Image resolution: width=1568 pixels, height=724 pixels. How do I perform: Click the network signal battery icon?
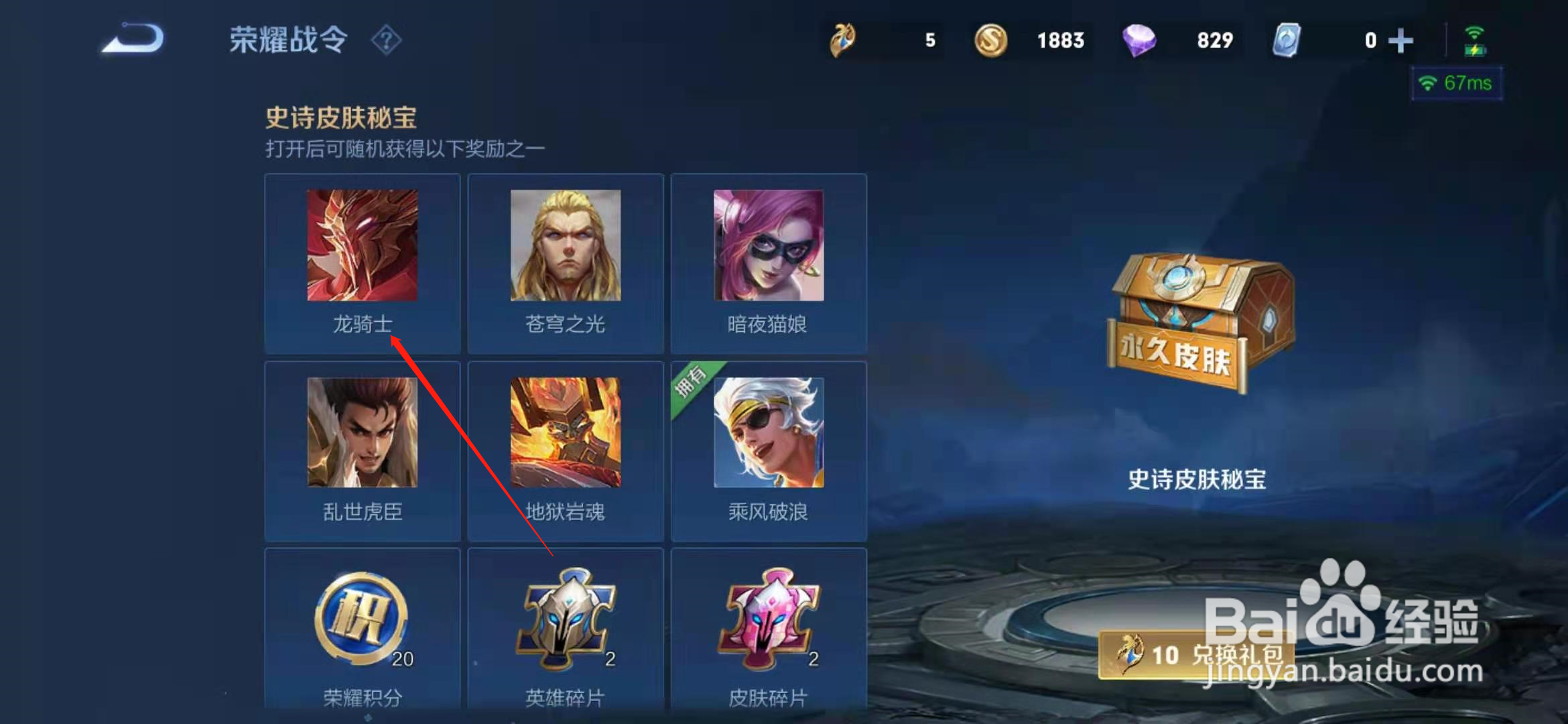(x=1474, y=40)
